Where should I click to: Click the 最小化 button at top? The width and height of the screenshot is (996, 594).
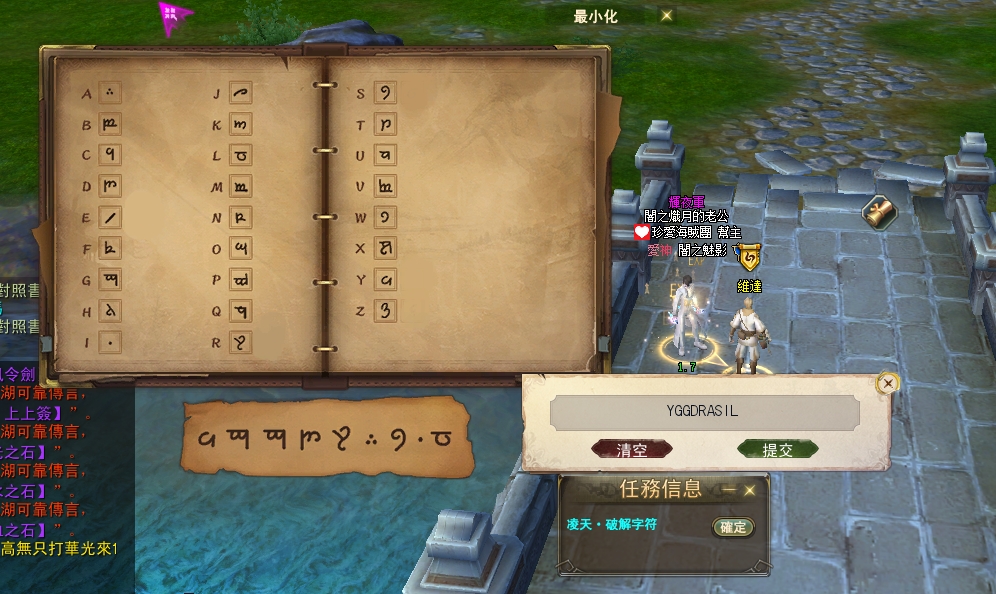598,15
